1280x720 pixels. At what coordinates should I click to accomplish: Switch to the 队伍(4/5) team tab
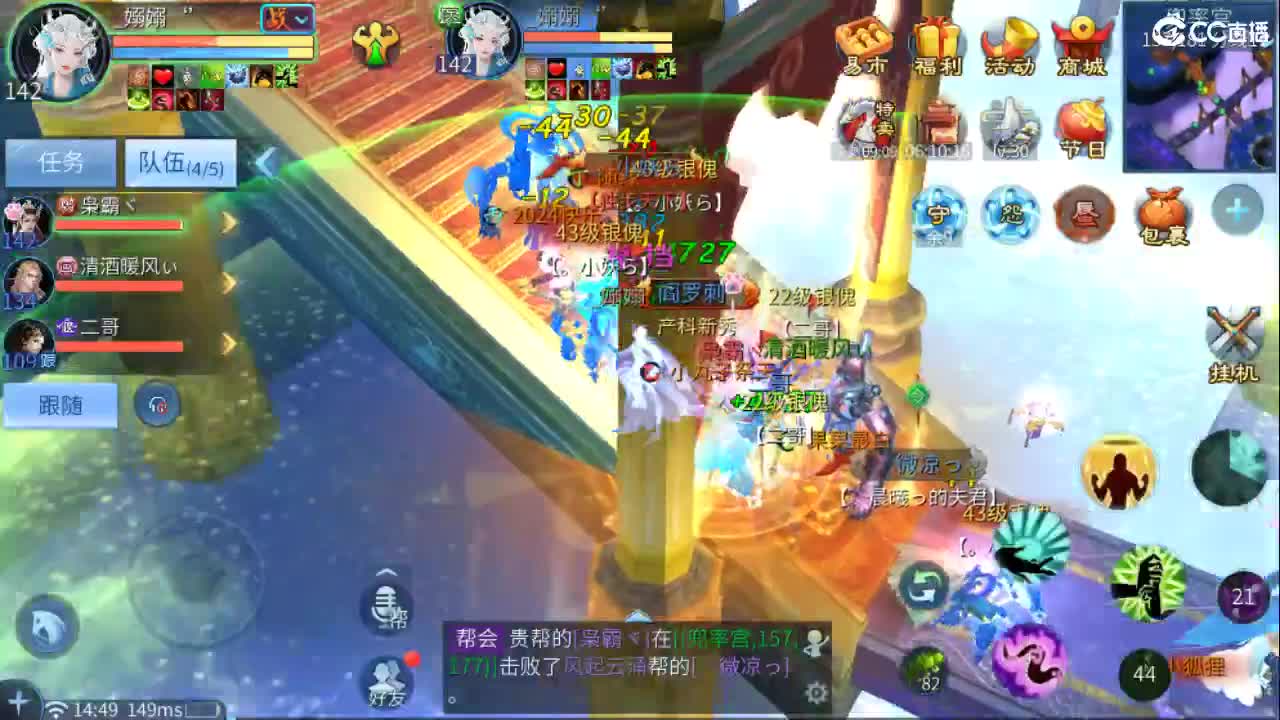178,163
